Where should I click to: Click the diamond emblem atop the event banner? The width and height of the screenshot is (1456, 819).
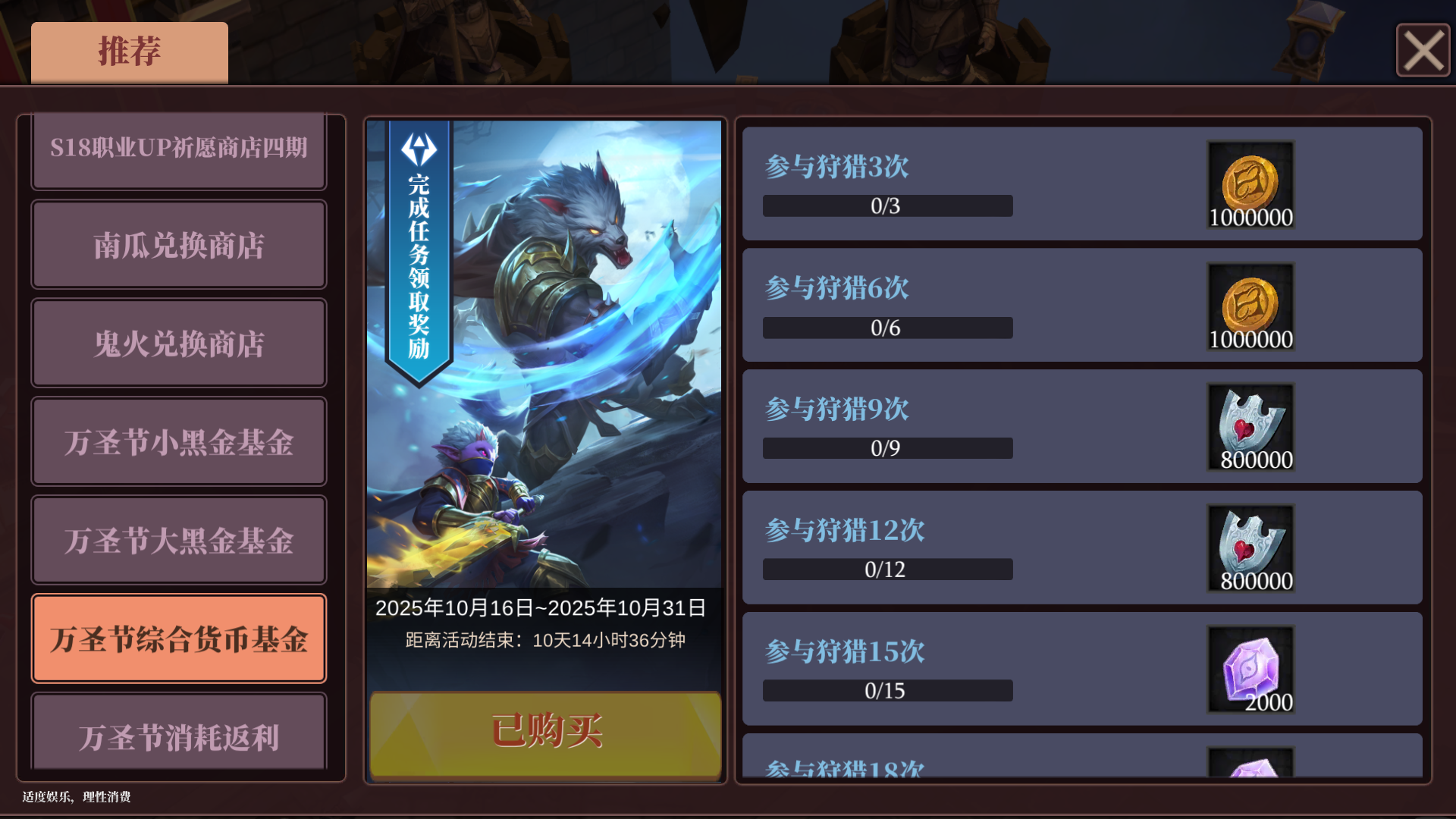pyautogui.click(x=420, y=148)
